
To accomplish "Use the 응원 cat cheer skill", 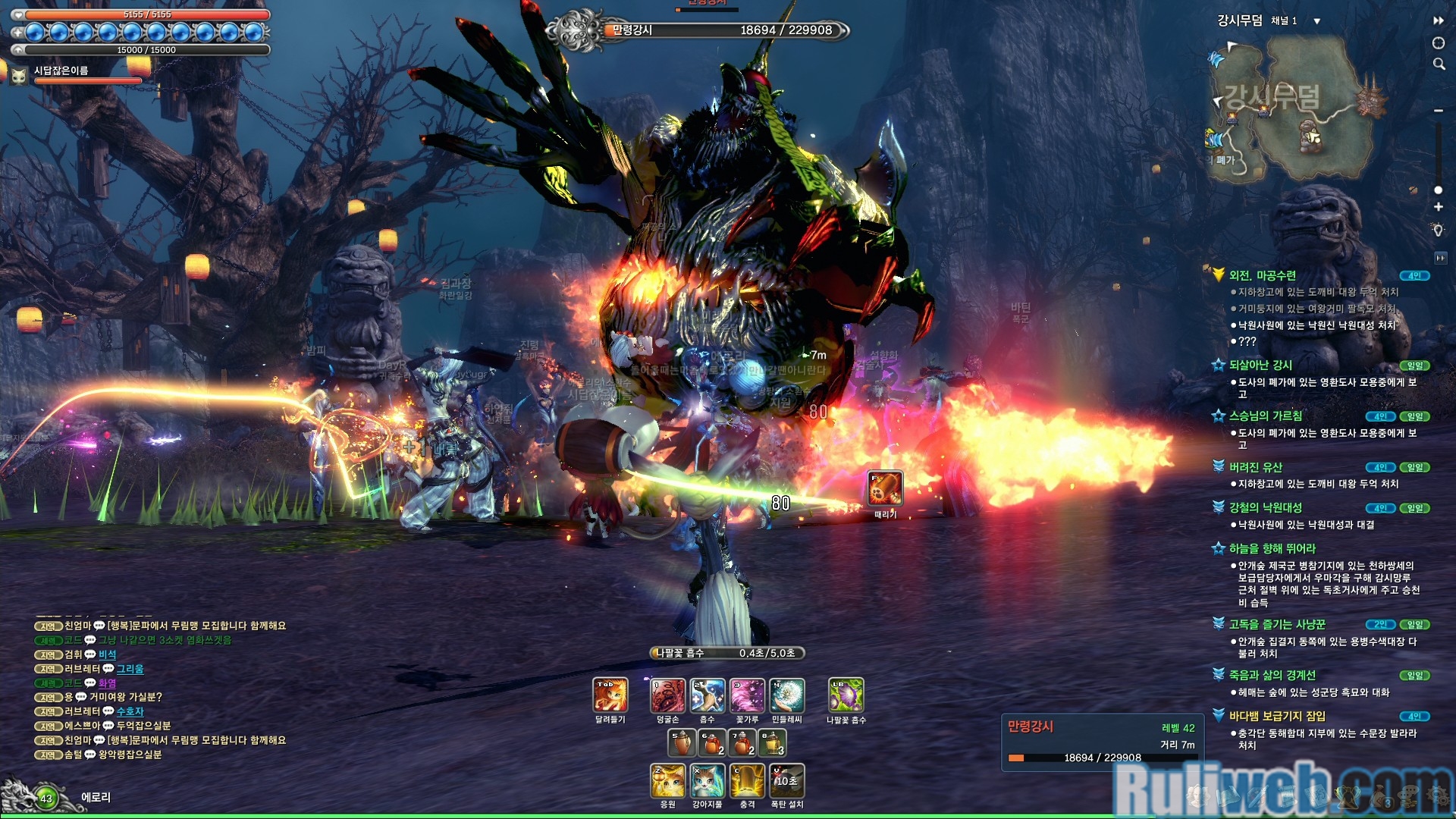I will click(x=668, y=781).
